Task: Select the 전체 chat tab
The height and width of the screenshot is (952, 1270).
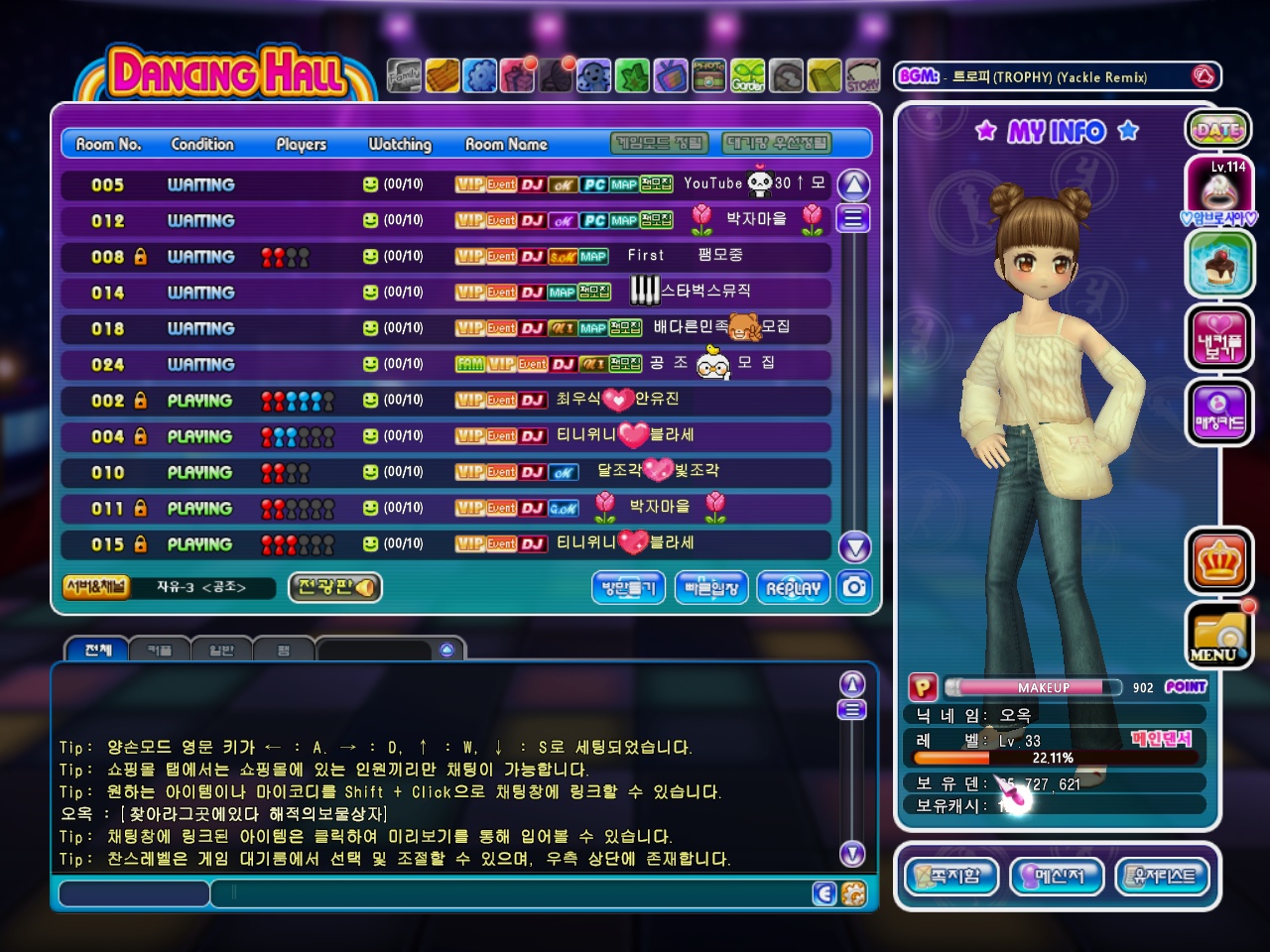Action: pos(97,651)
